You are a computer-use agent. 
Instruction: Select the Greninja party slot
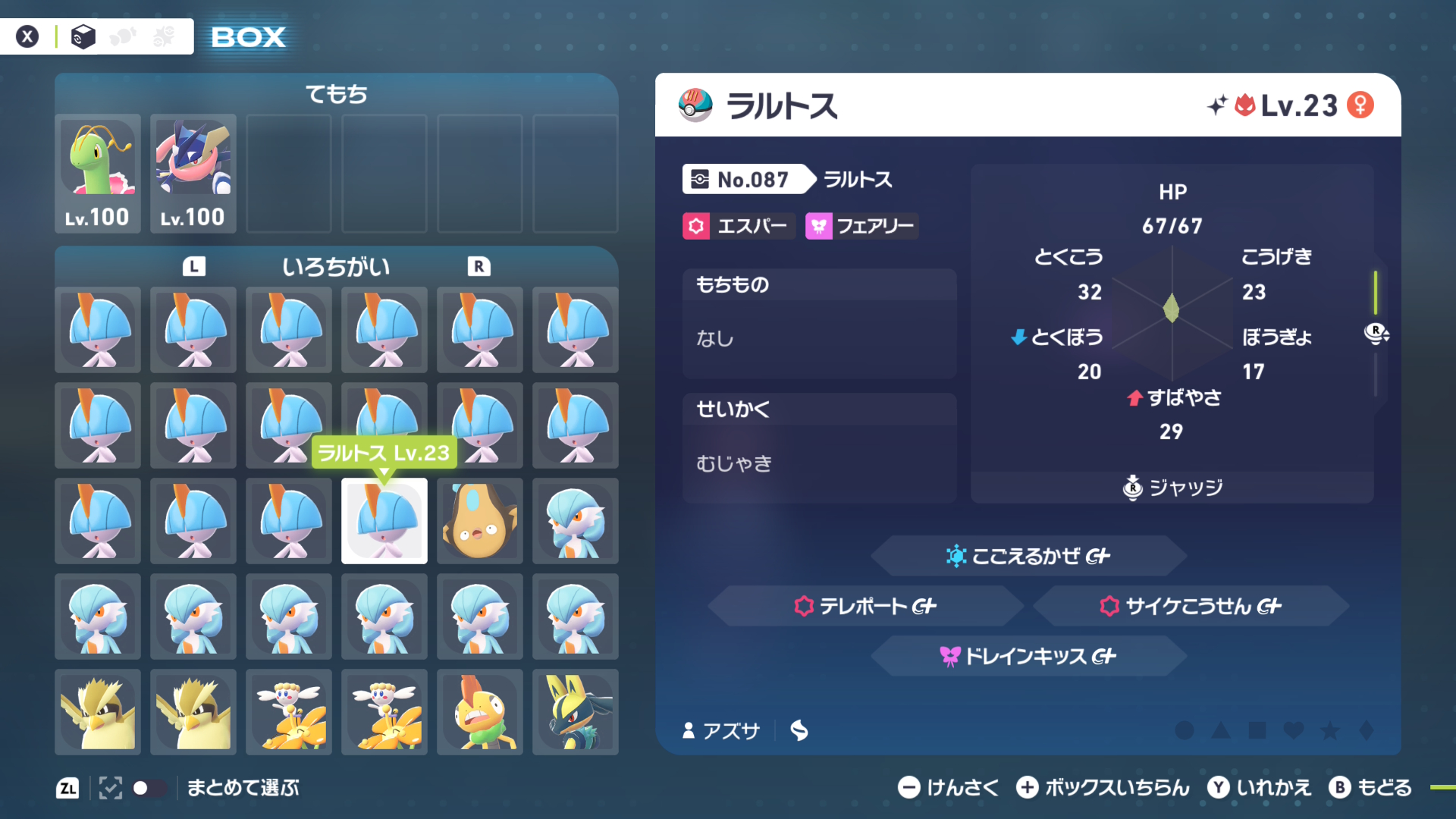click(193, 174)
